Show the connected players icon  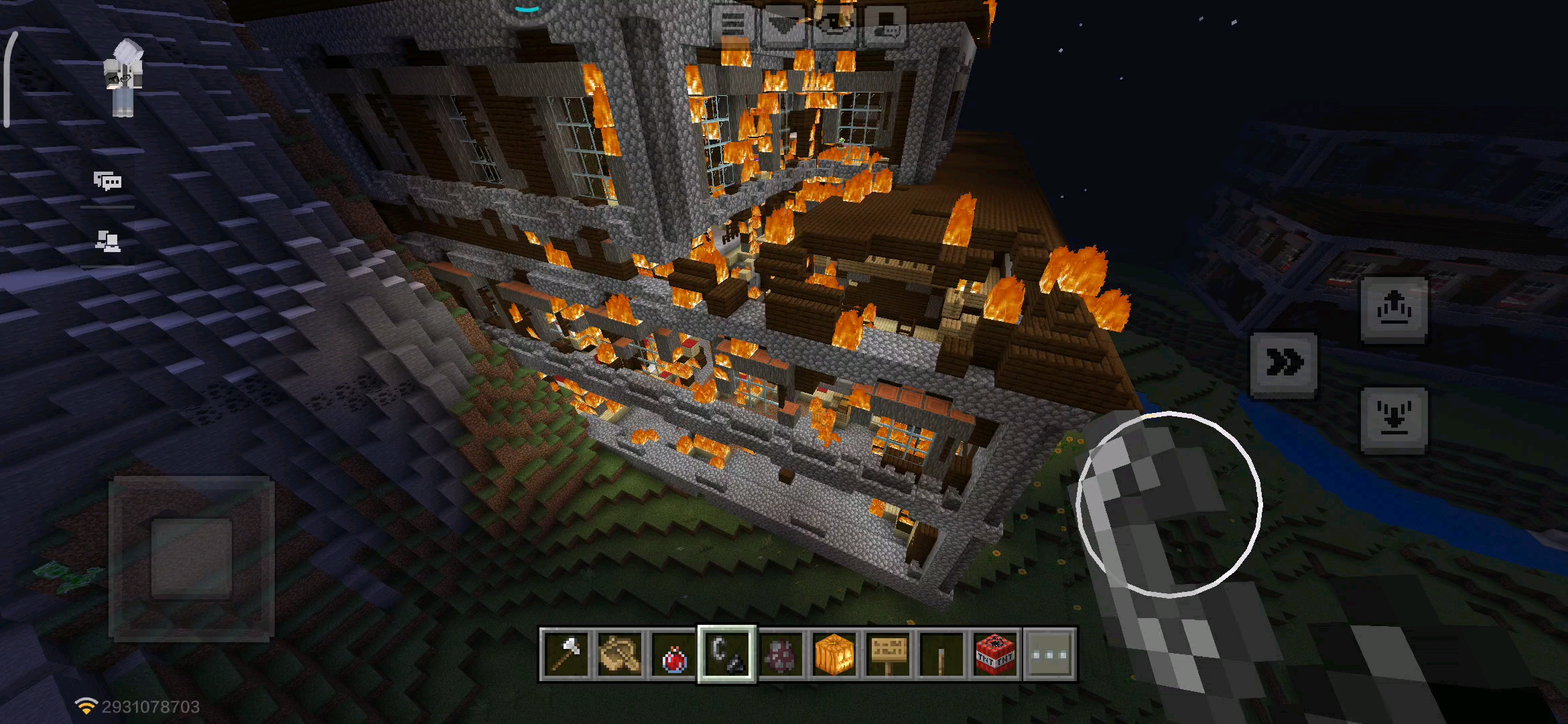(x=107, y=241)
